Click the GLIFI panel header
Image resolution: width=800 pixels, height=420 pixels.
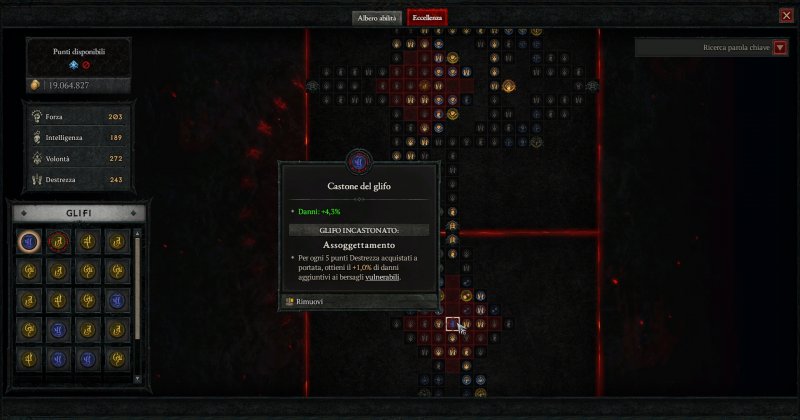tap(78, 213)
